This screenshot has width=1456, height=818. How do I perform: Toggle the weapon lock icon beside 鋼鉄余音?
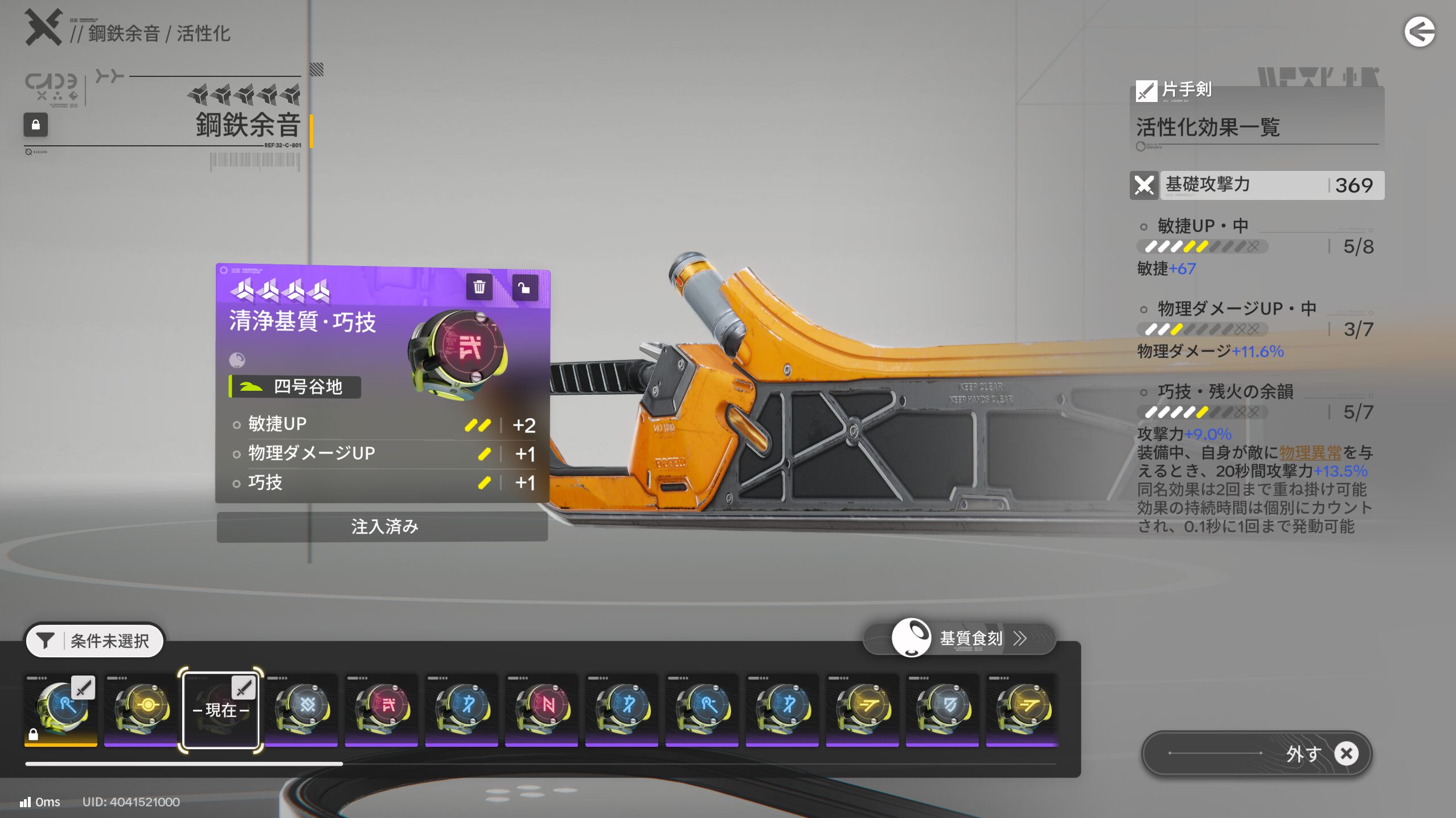(x=35, y=125)
